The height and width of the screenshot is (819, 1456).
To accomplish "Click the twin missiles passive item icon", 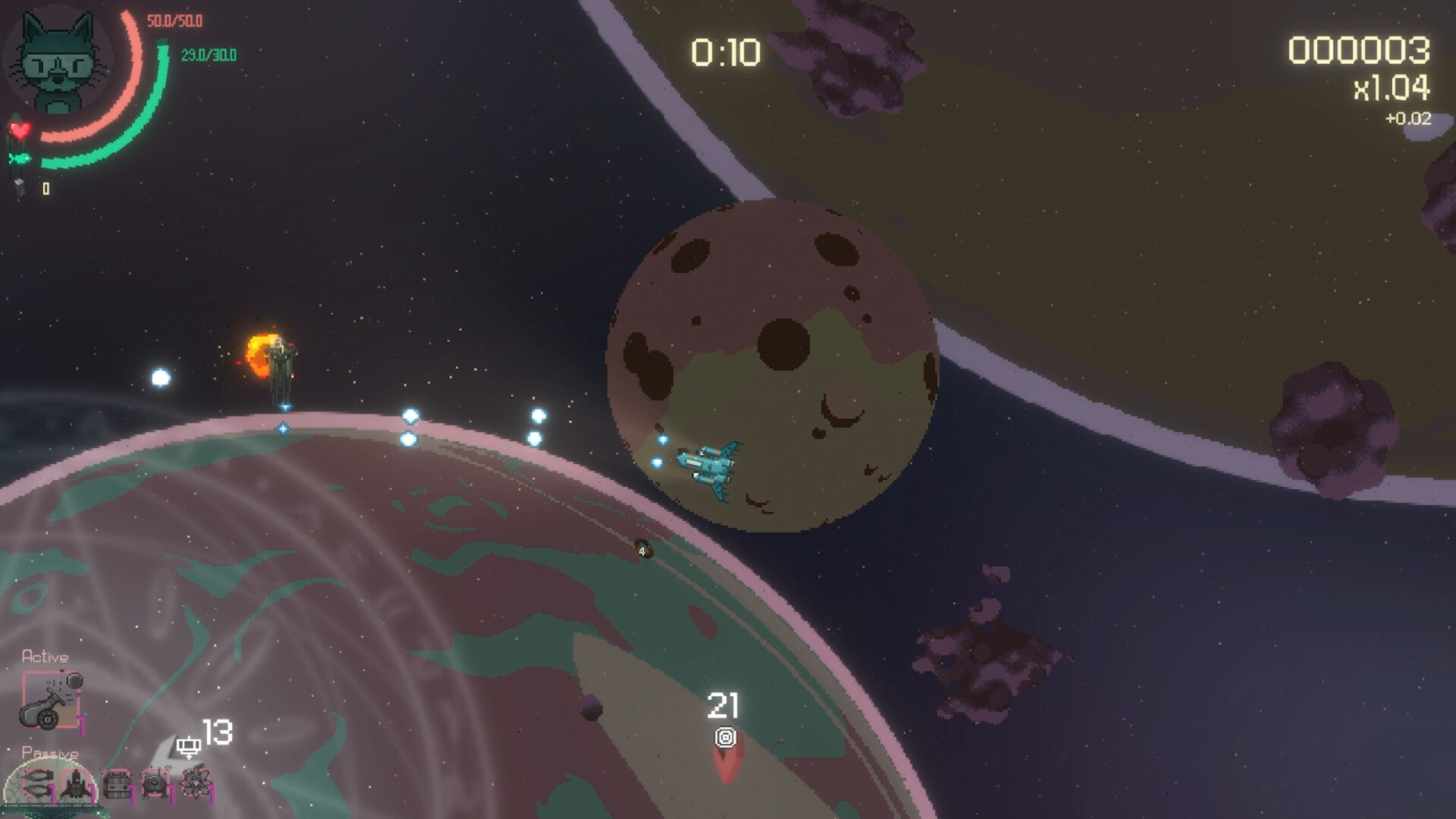I will pos(38,784).
